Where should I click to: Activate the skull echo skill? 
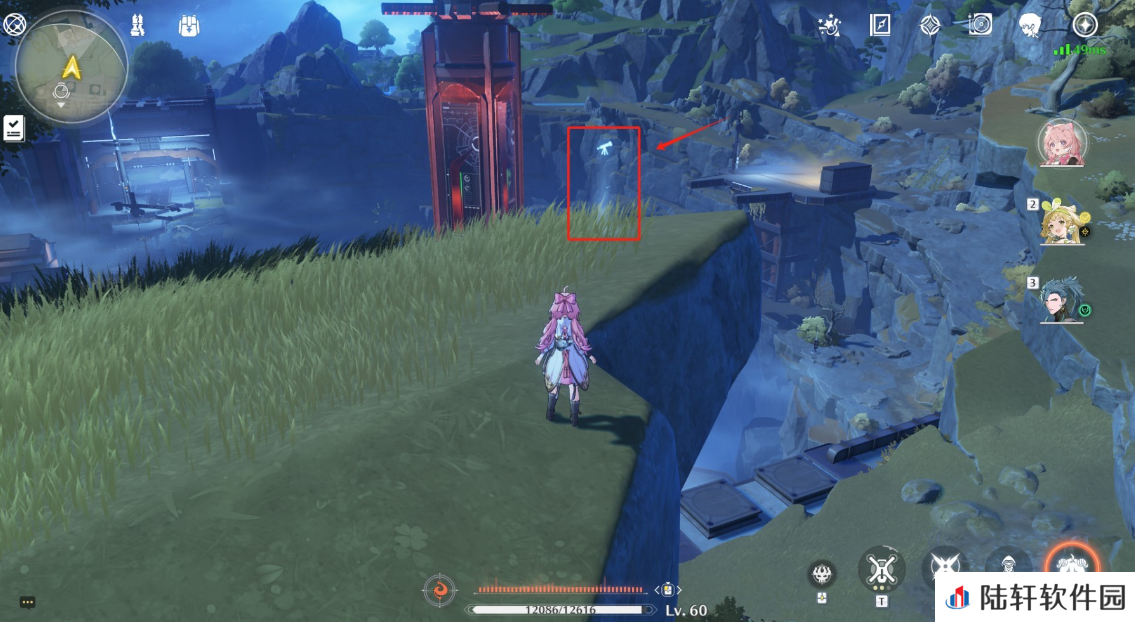(x=822, y=573)
